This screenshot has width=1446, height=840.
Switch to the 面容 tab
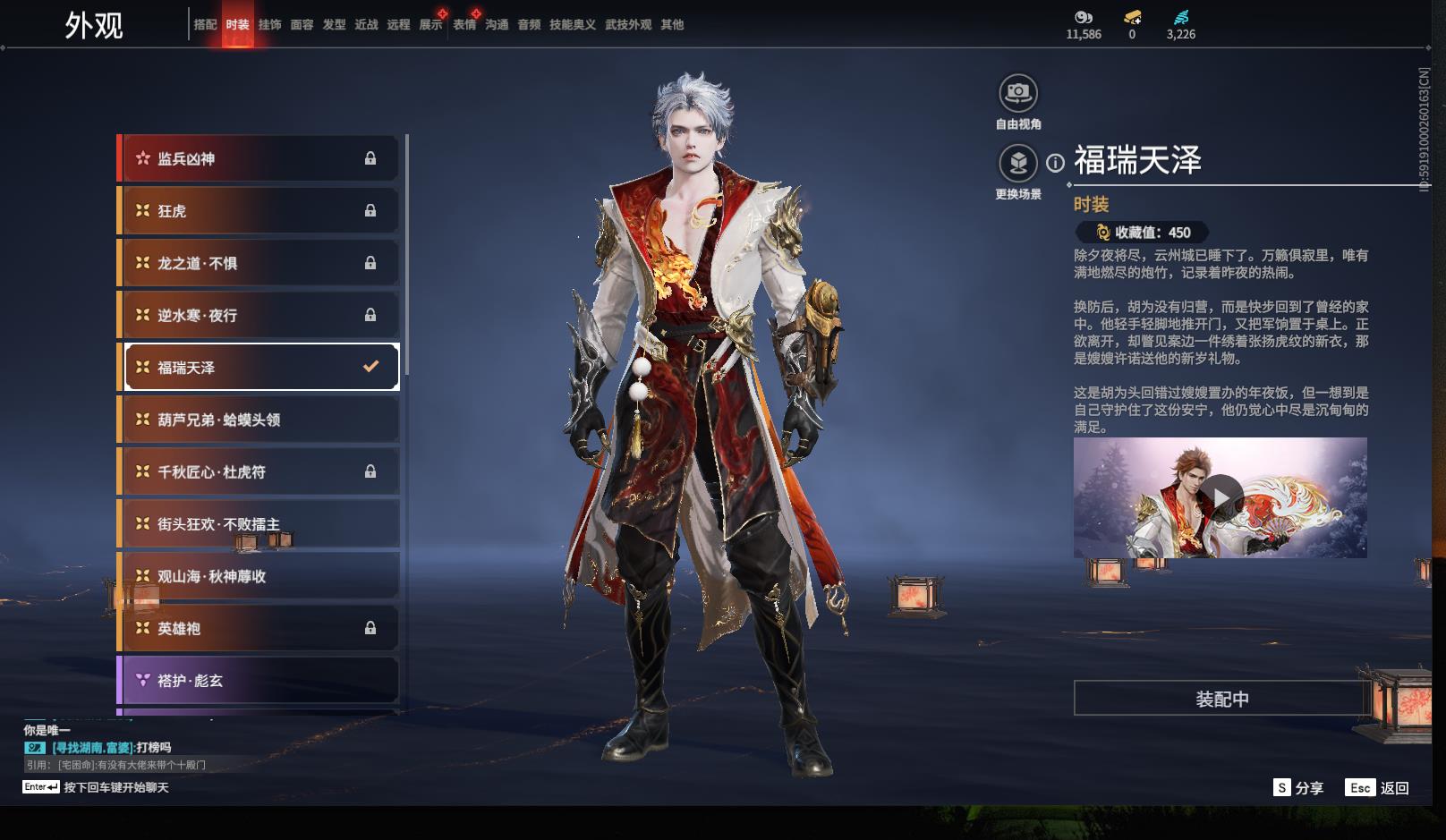point(302,25)
